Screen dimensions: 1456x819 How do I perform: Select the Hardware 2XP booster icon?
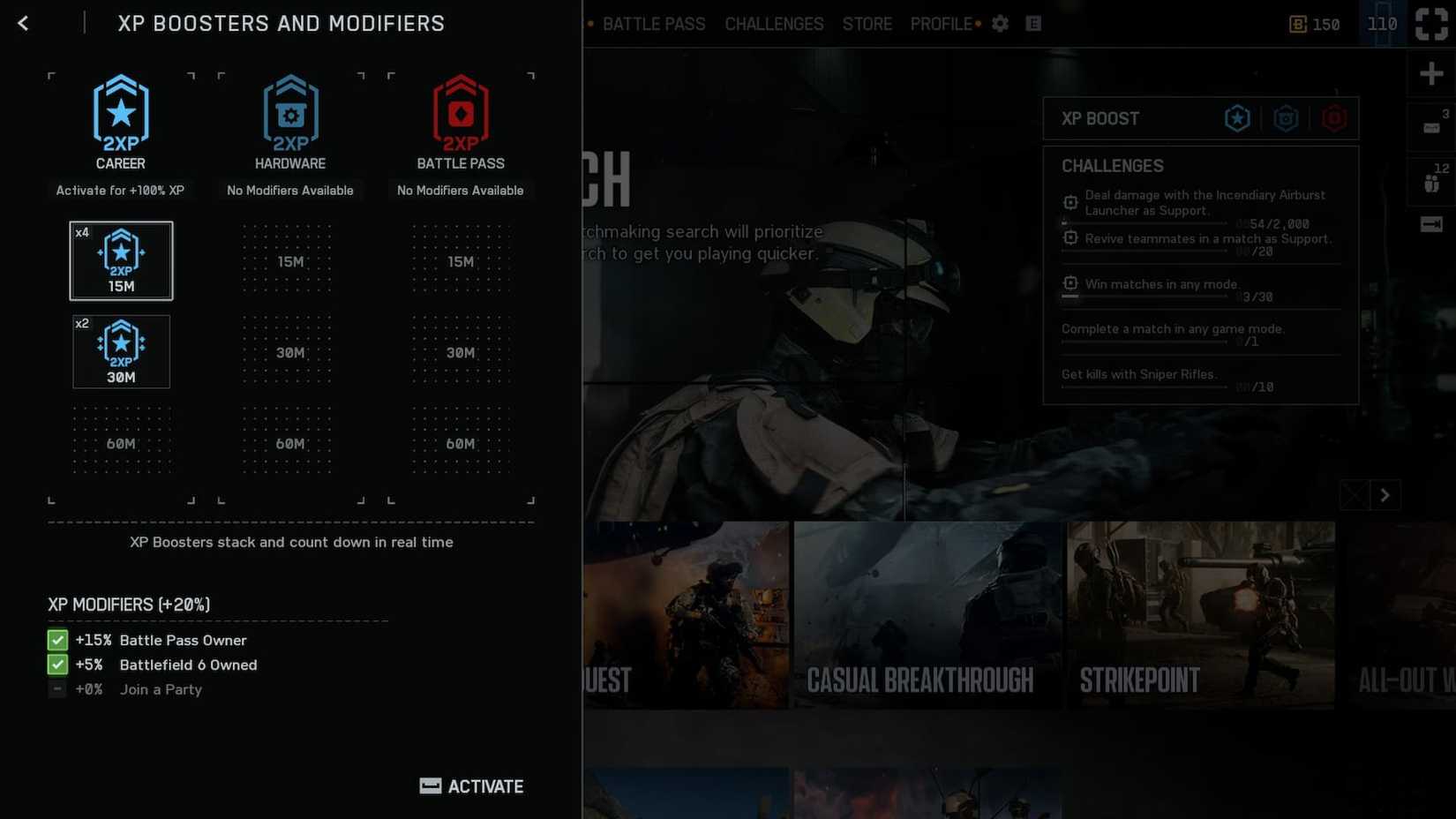(x=290, y=111)
